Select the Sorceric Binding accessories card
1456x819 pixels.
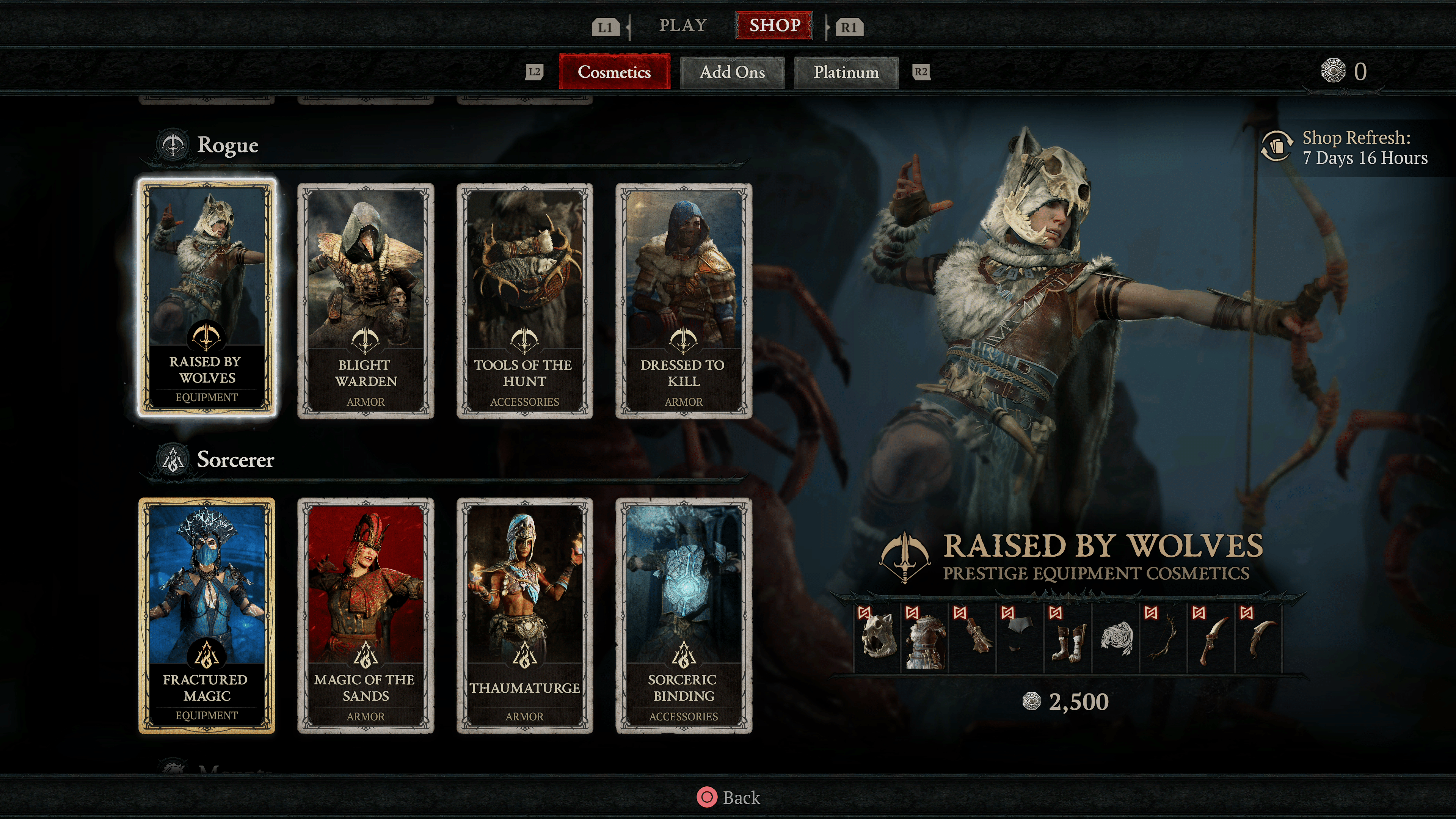[x=683, y=615]
